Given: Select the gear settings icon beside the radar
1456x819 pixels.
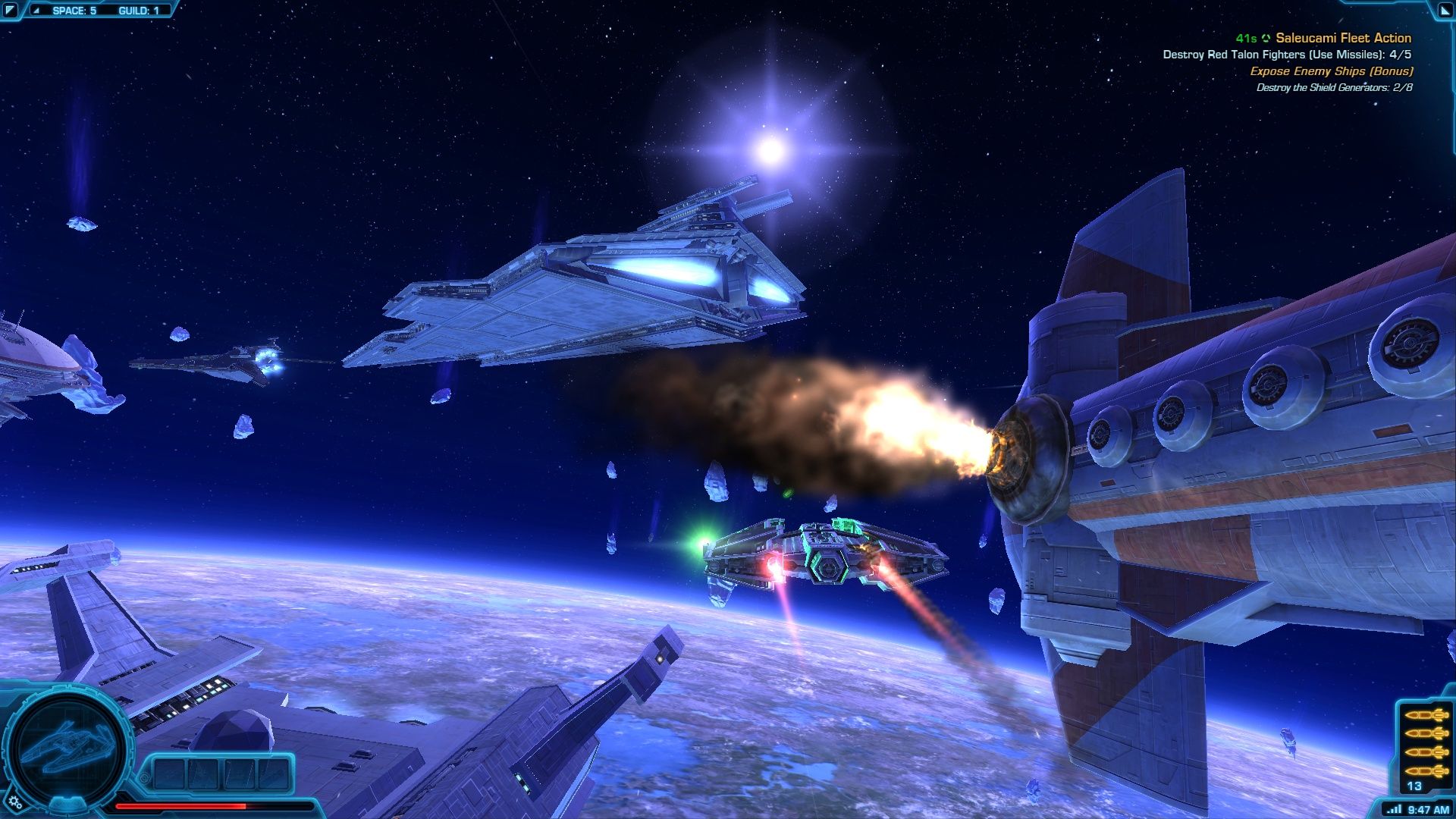Looking at the screenshot, I should pyautogui.click(x=13, y=802).
